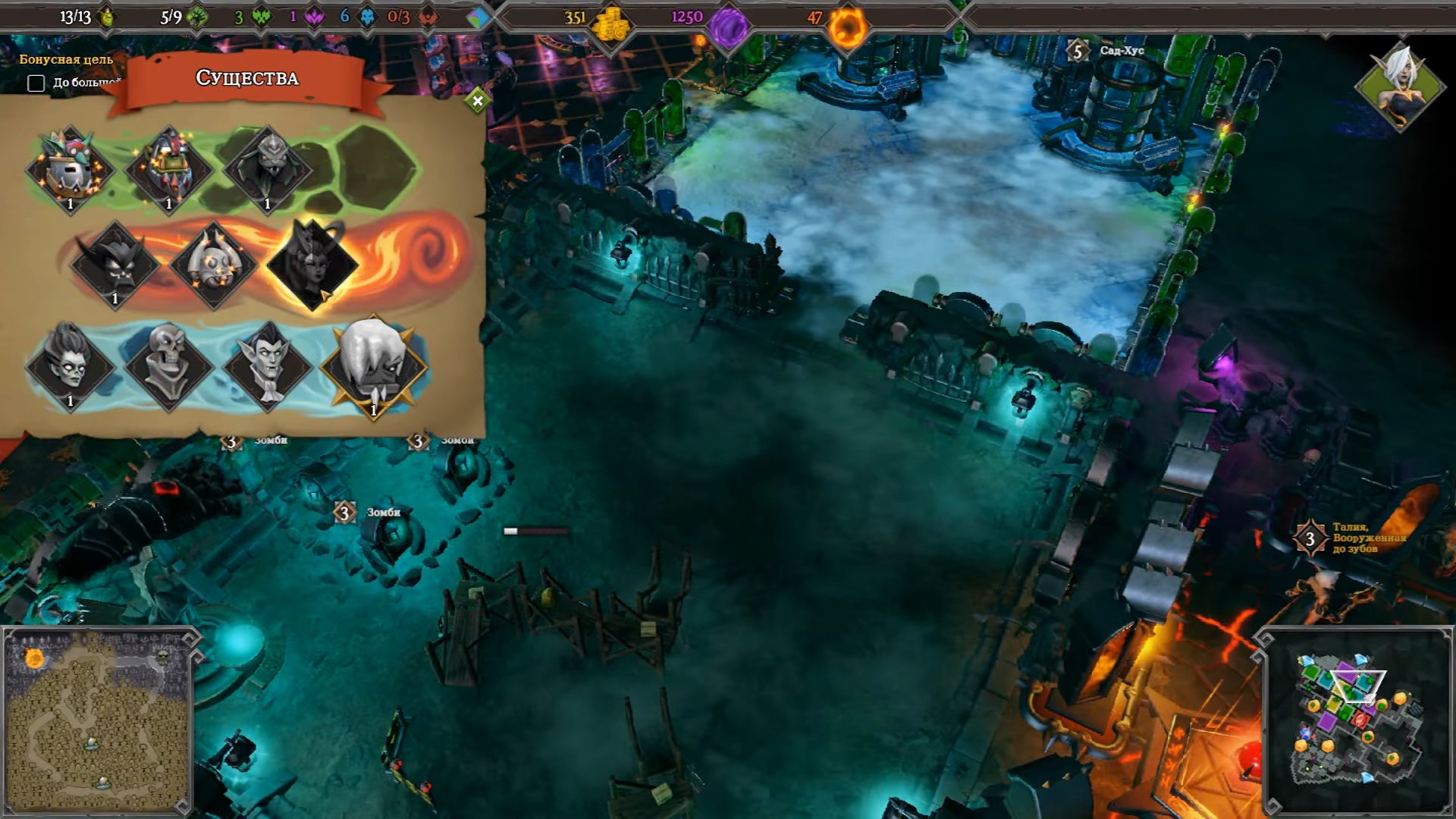Toggle the bonus objective checkbox
The height and width of the screenshot is (819, 1456).
click(36, 83)
